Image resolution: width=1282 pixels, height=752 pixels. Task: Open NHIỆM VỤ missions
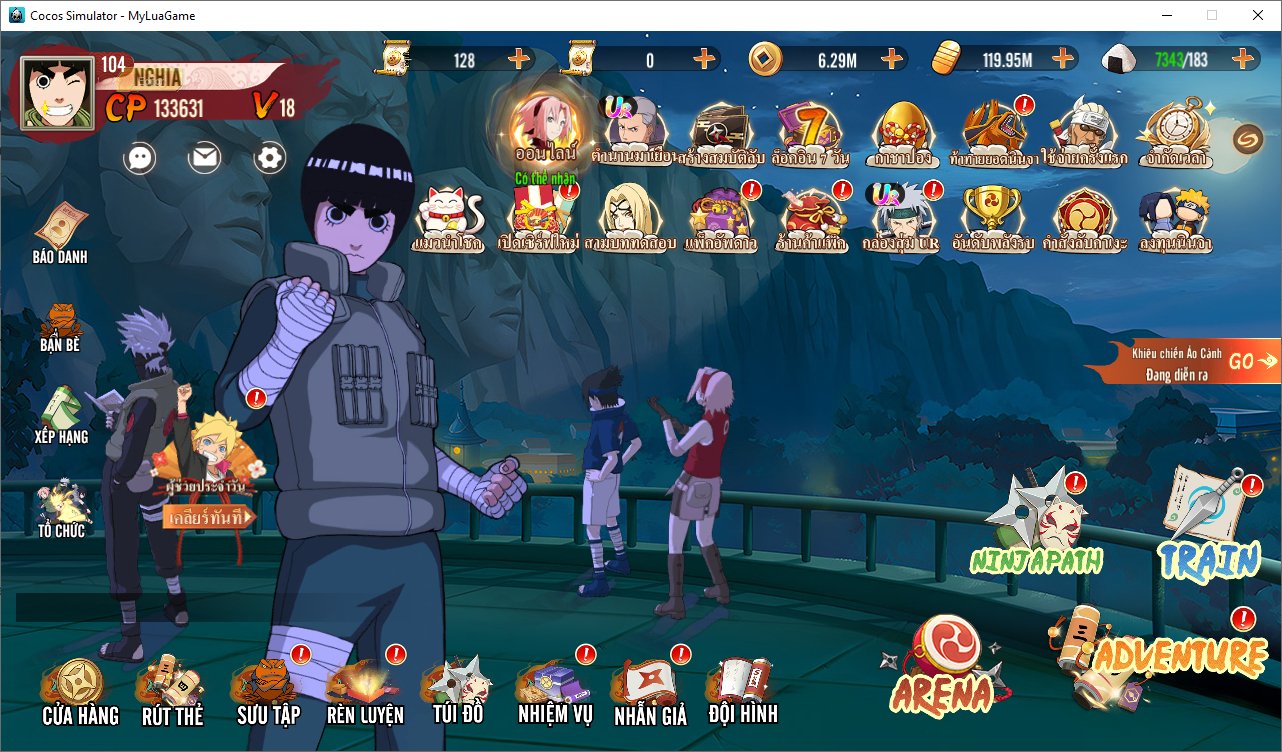point(555,690)
